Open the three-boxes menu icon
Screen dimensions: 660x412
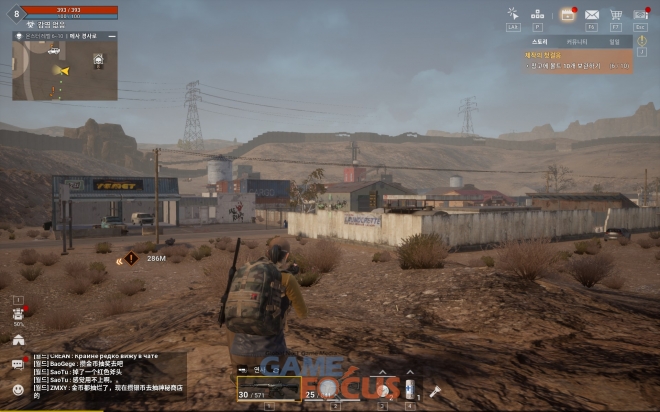coord(538,14)
